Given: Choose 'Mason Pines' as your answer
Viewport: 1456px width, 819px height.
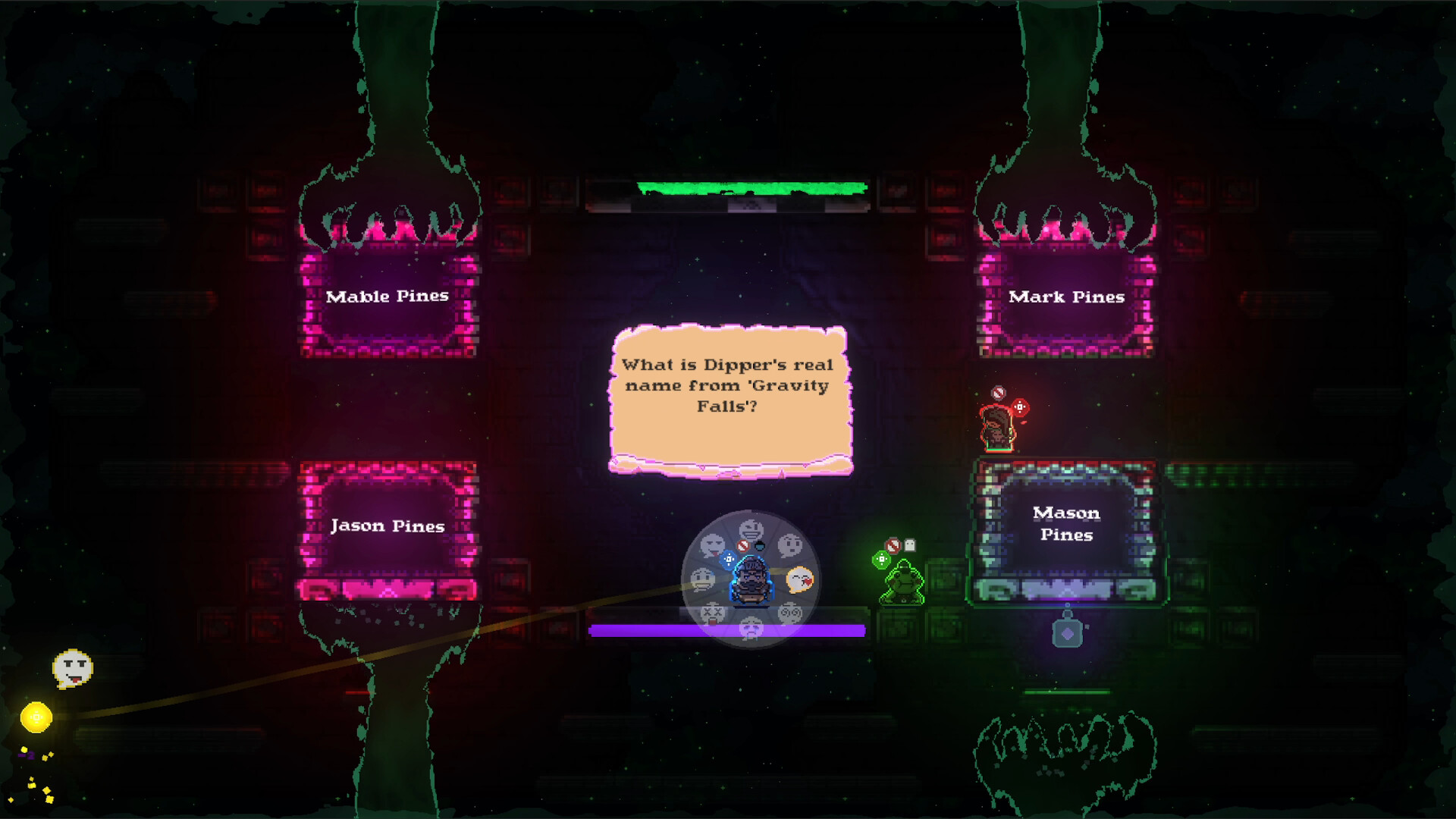Looking at the screenshot, I should (1065, 523).
